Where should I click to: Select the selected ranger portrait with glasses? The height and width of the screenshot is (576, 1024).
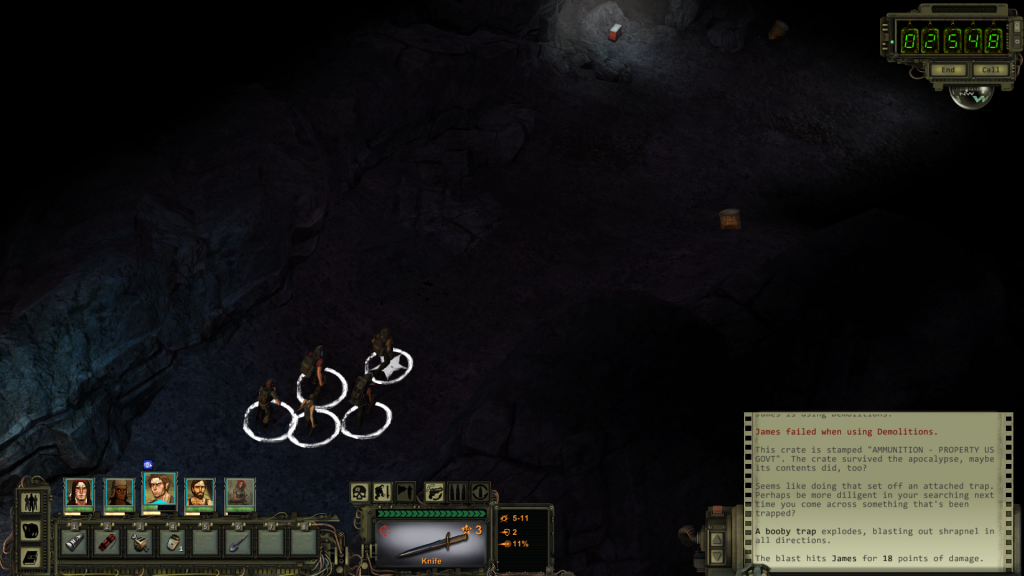(x=159, y=491)
